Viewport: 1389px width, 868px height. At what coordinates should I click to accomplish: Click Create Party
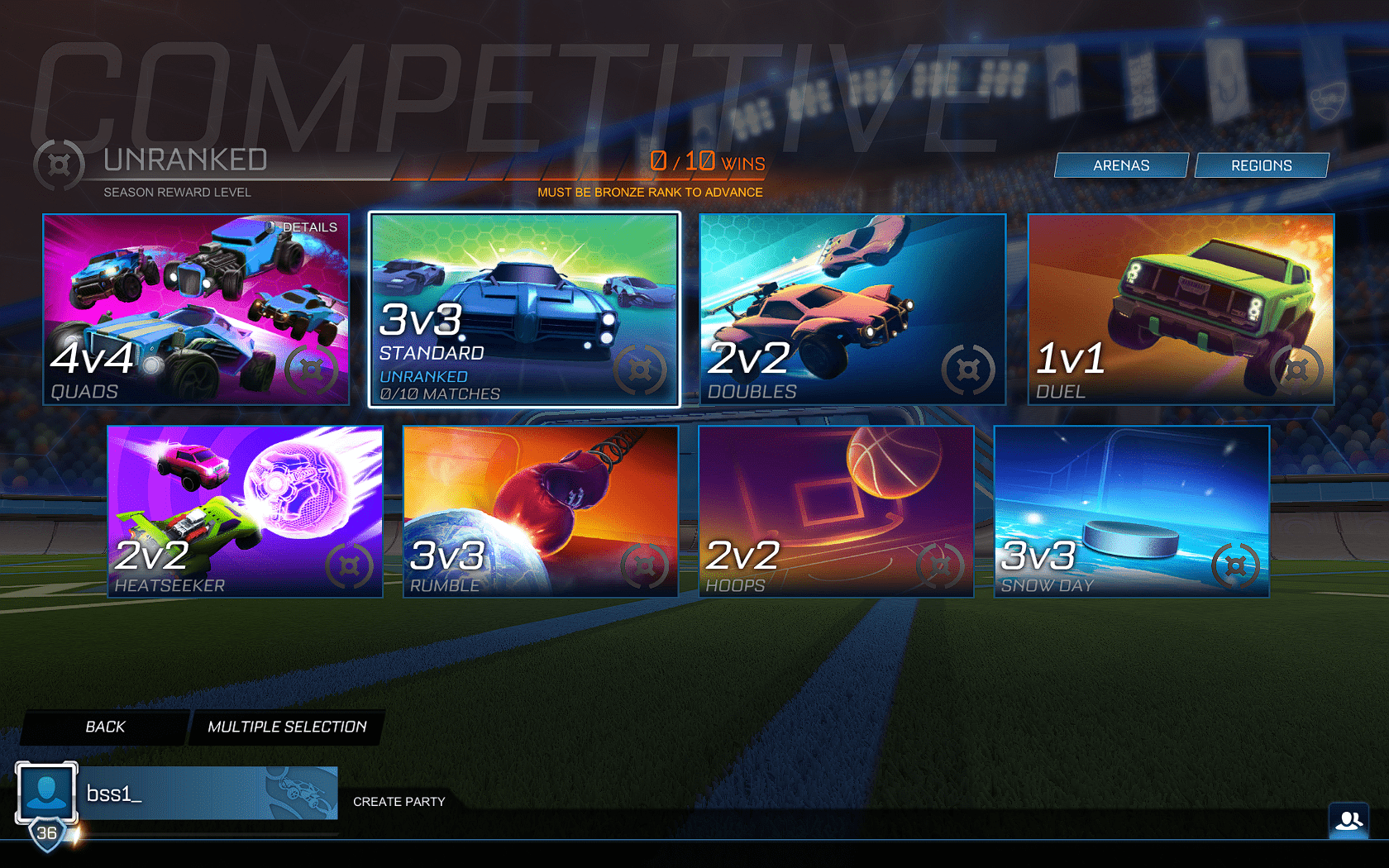point(399,801)
